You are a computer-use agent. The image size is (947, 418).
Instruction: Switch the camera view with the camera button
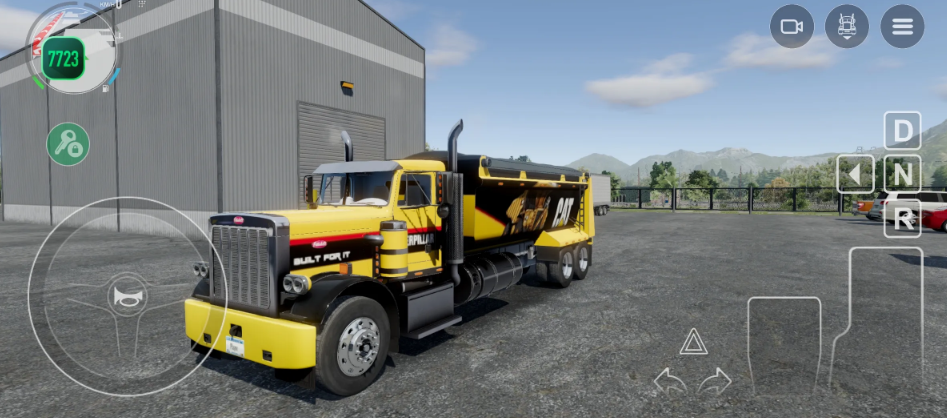[792, 27]
